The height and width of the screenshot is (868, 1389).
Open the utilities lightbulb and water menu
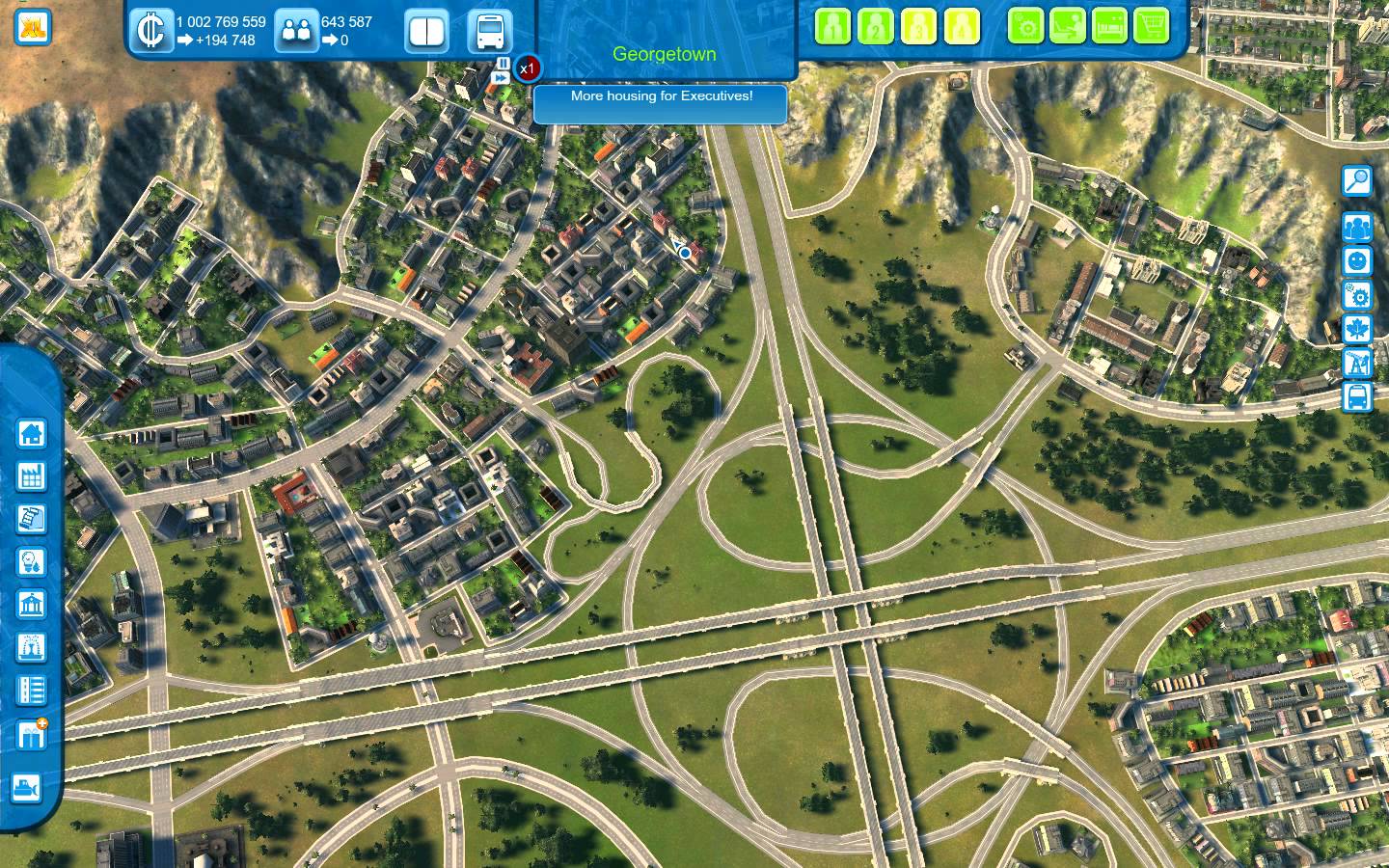click(x=32, y=561)
